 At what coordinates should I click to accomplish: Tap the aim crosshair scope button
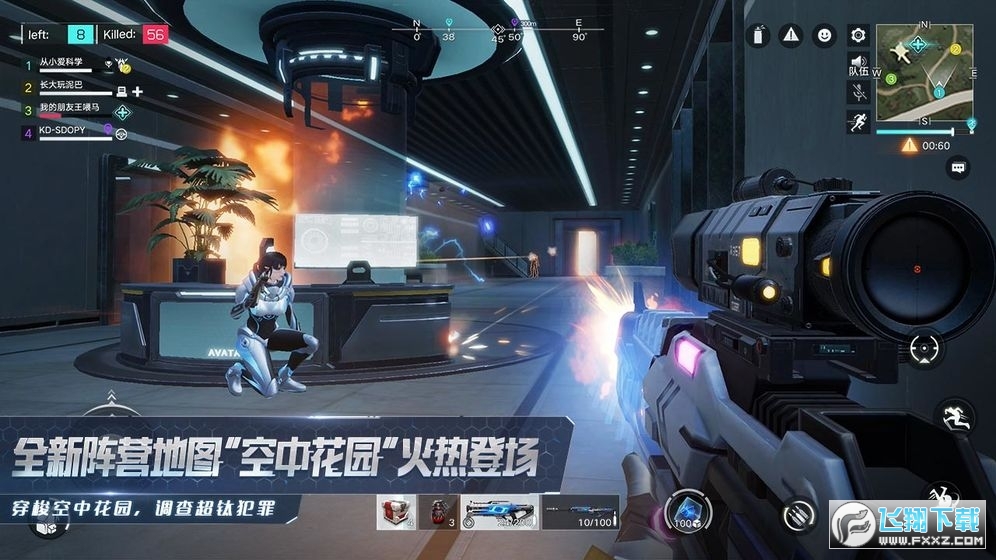[925, 348]
